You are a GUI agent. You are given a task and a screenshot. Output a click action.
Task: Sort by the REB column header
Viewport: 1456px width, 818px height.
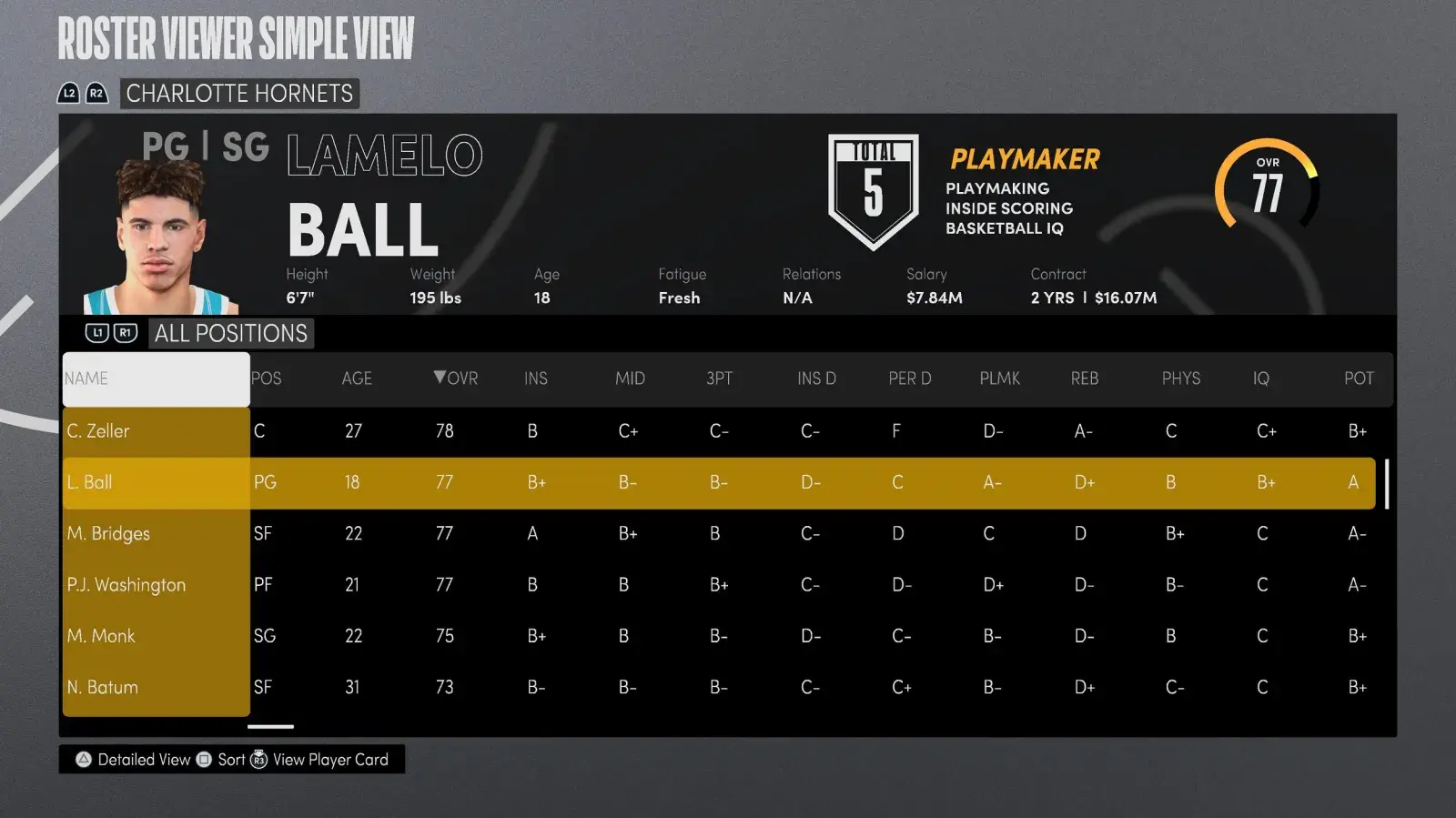tap(1084, 379)
